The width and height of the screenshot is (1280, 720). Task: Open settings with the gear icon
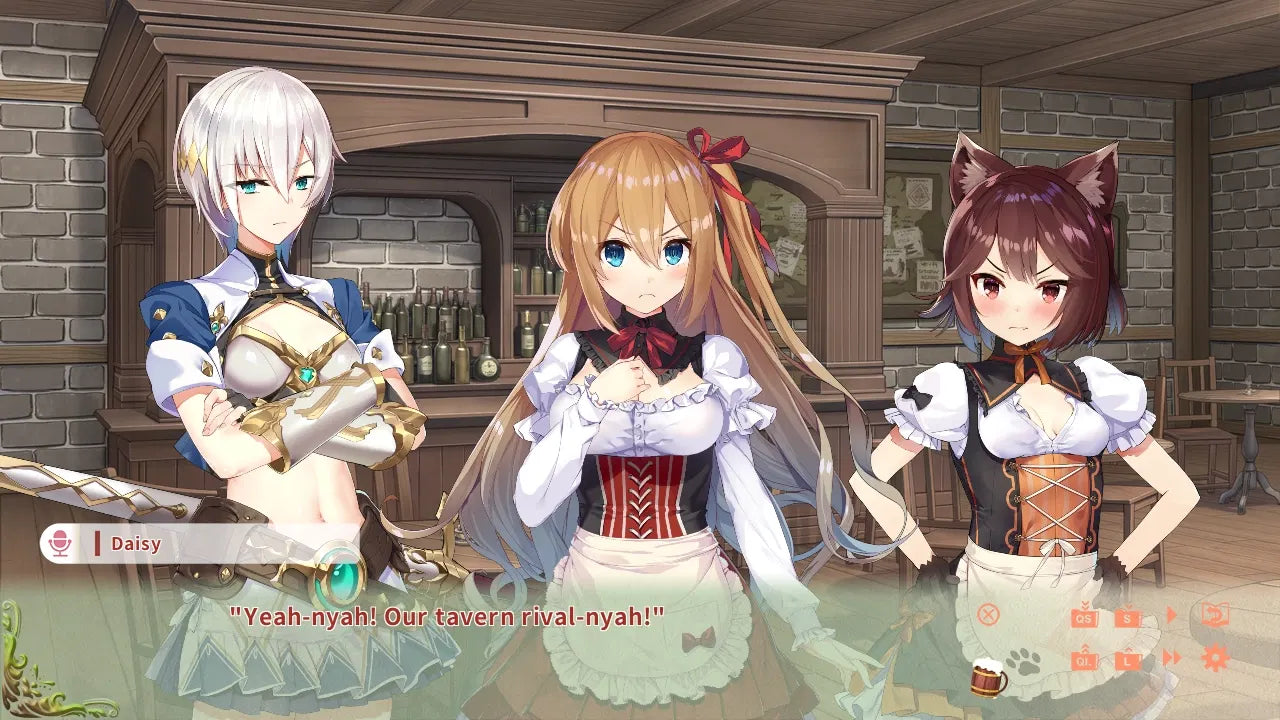(x=1214, y=657)
